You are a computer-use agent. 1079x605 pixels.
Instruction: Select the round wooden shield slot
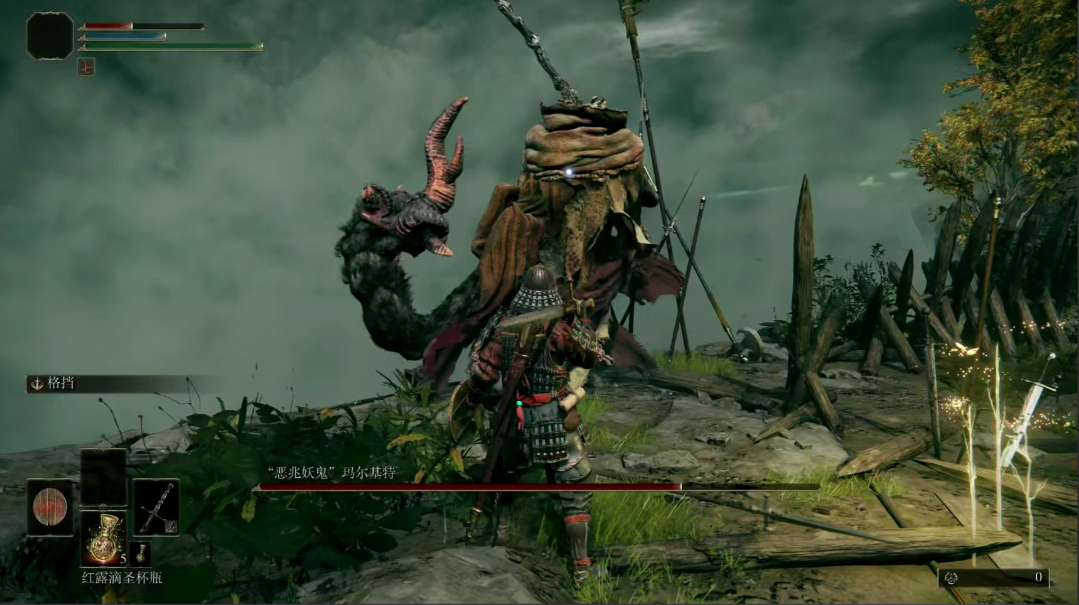(x=49, y=507)
